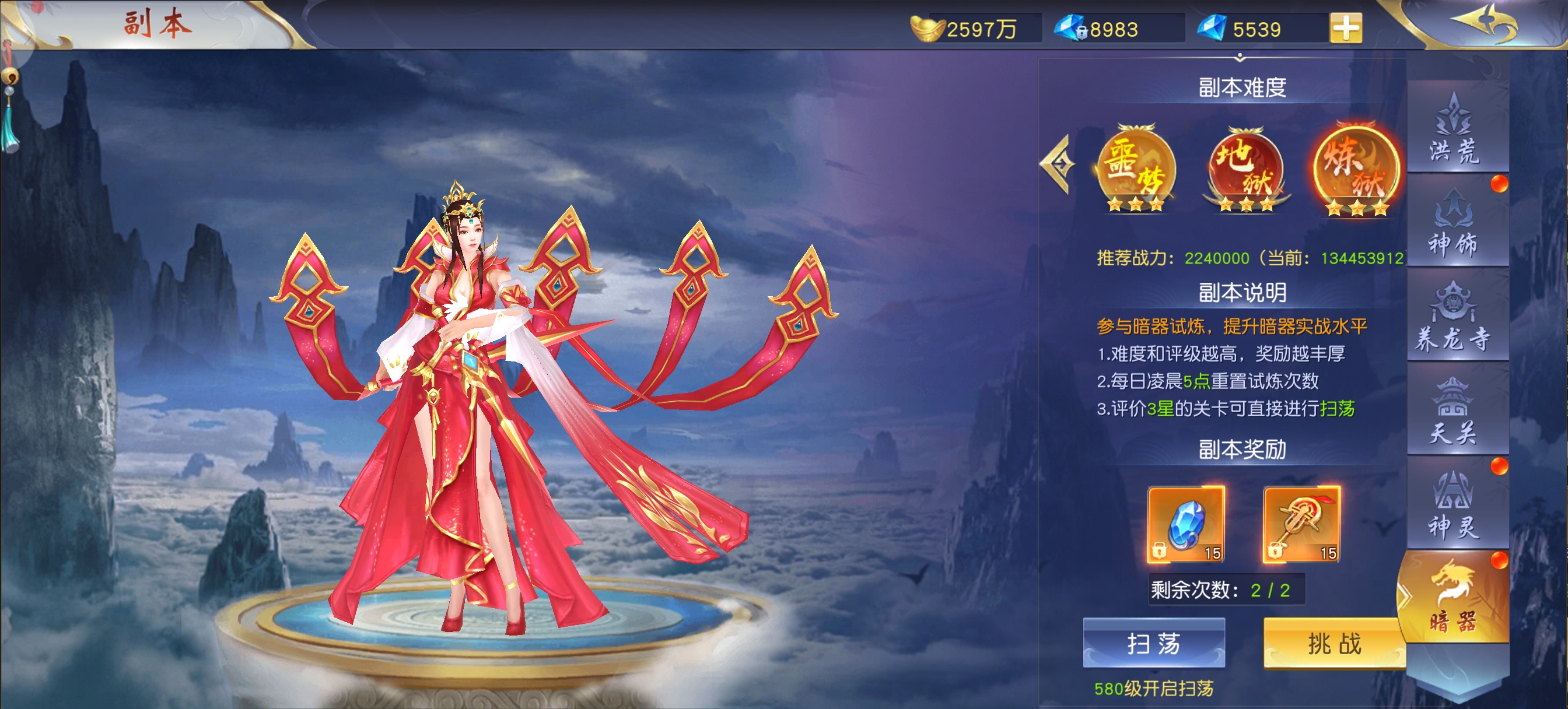This screenshot has height=709, width=1568.
Task: Choose the 地狱 hell difficulty medallion
Action: click(x=1245, y=169)
